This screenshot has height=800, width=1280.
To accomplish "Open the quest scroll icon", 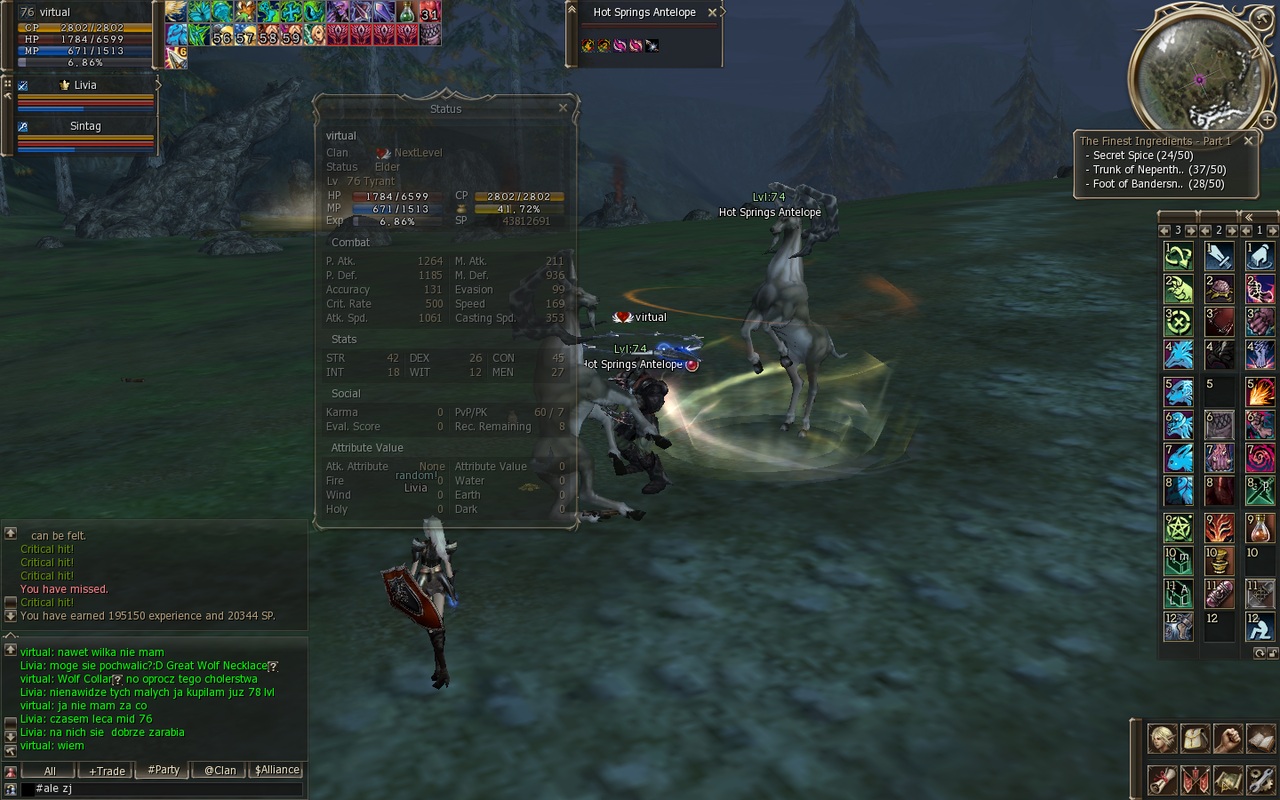I will pos(1162,778).
